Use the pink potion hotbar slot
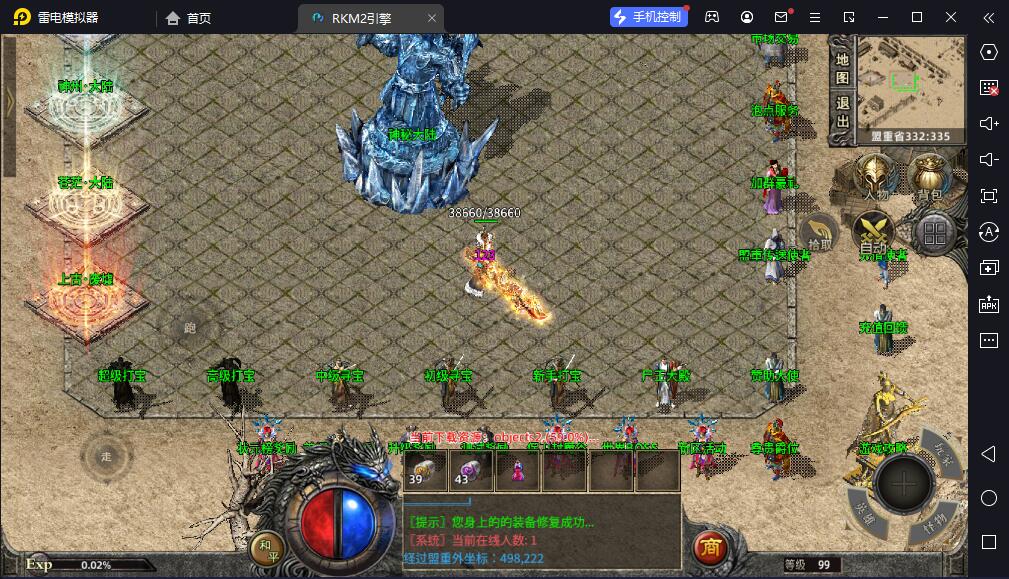Image resolution: width=1009 pixels, height=579 pixels. (x=517, y=469)
